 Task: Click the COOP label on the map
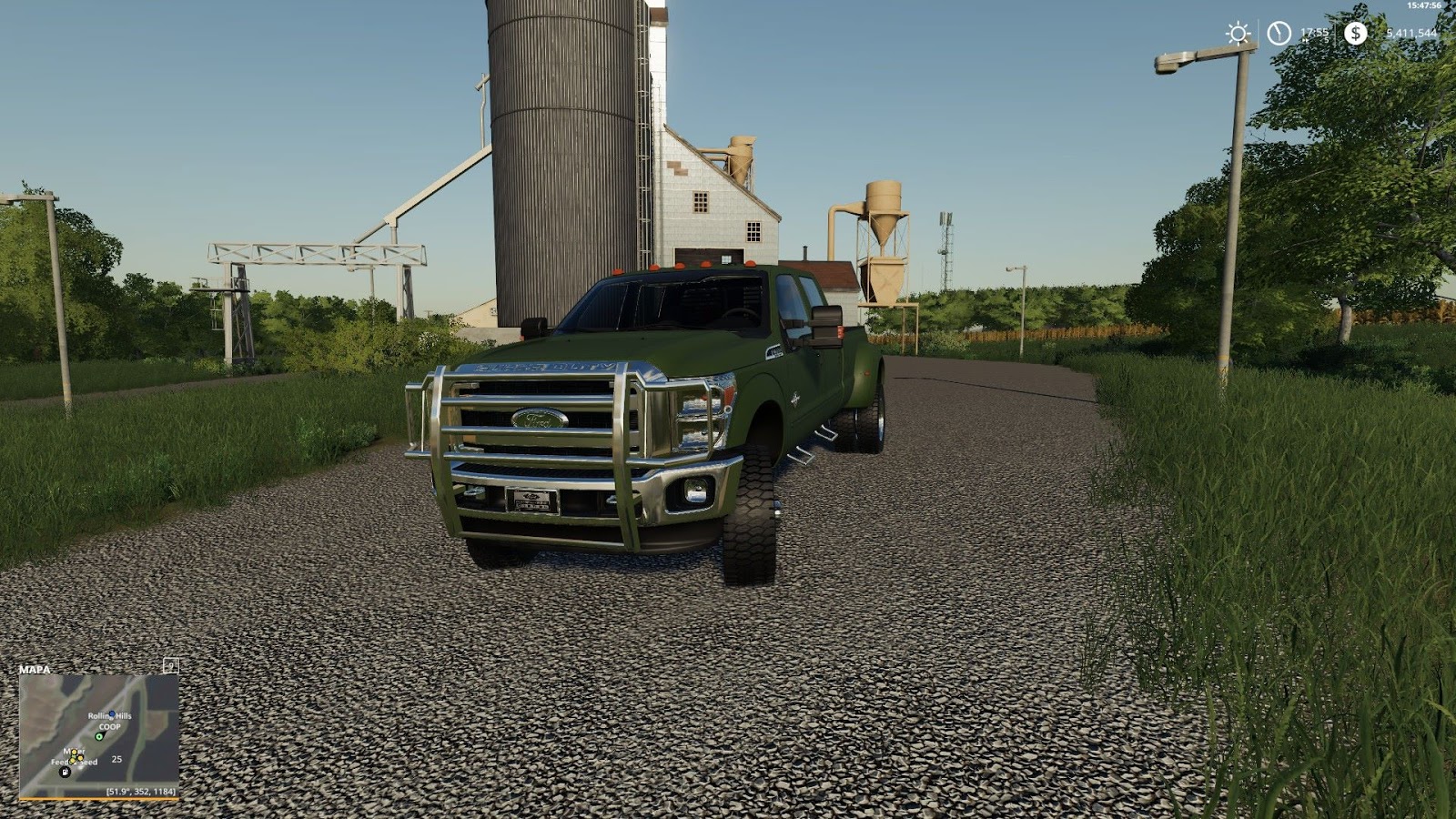point(110,727)
